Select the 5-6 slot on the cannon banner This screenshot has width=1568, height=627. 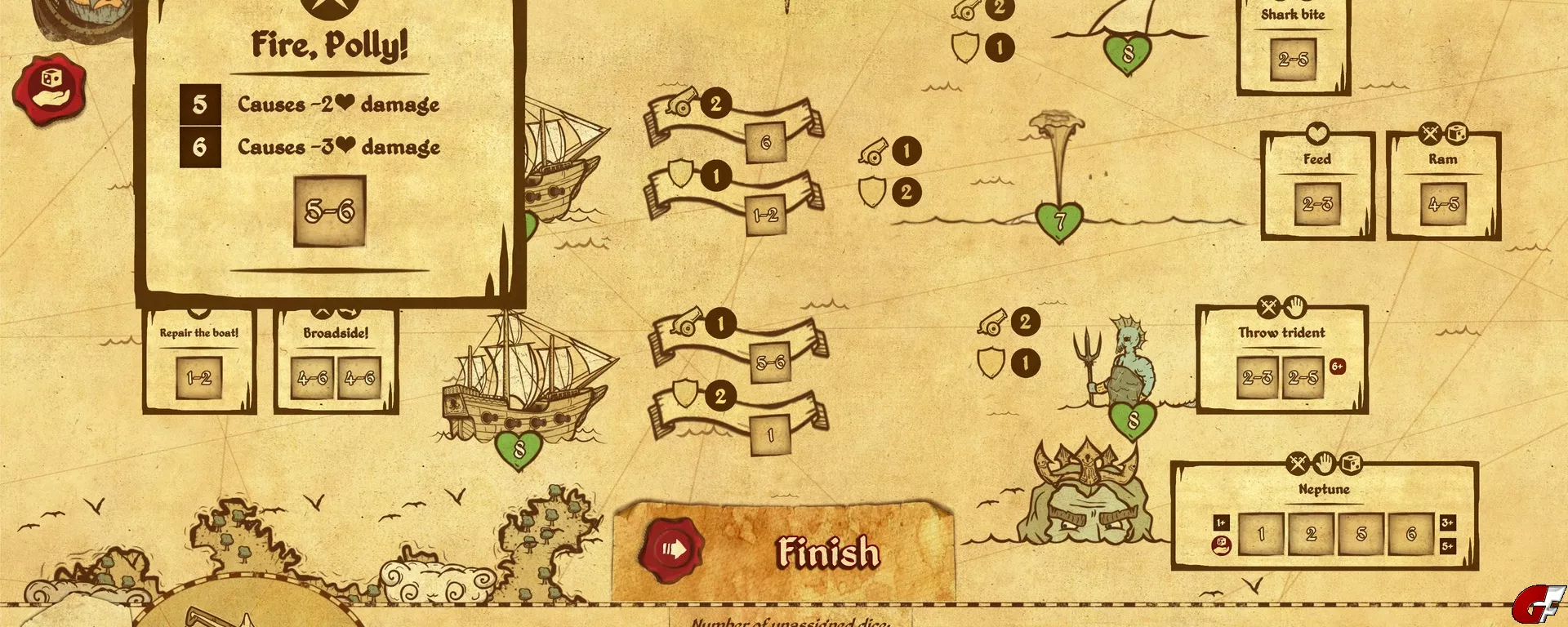770,362
